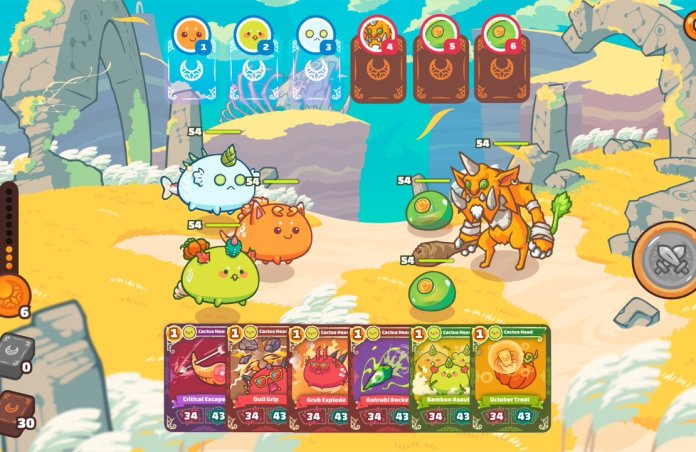Inspect turn order slot 4 enemy boss
Image resolution: width=696 pixels, height=452 pixels.
377,35
